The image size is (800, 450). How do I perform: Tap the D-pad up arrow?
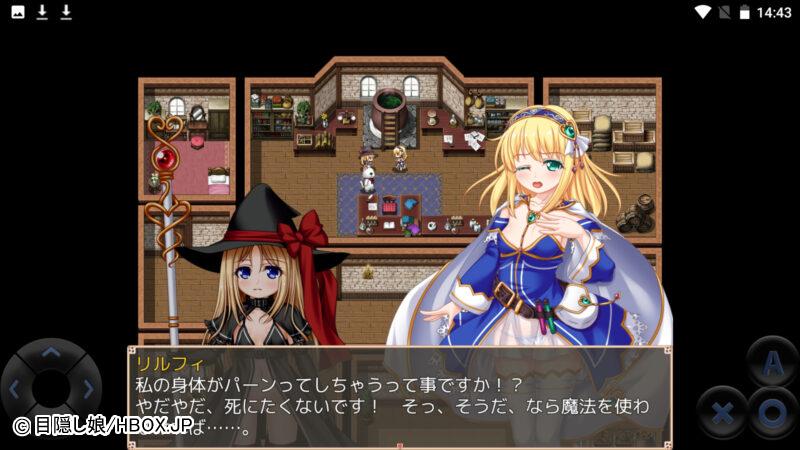point(50,352)
